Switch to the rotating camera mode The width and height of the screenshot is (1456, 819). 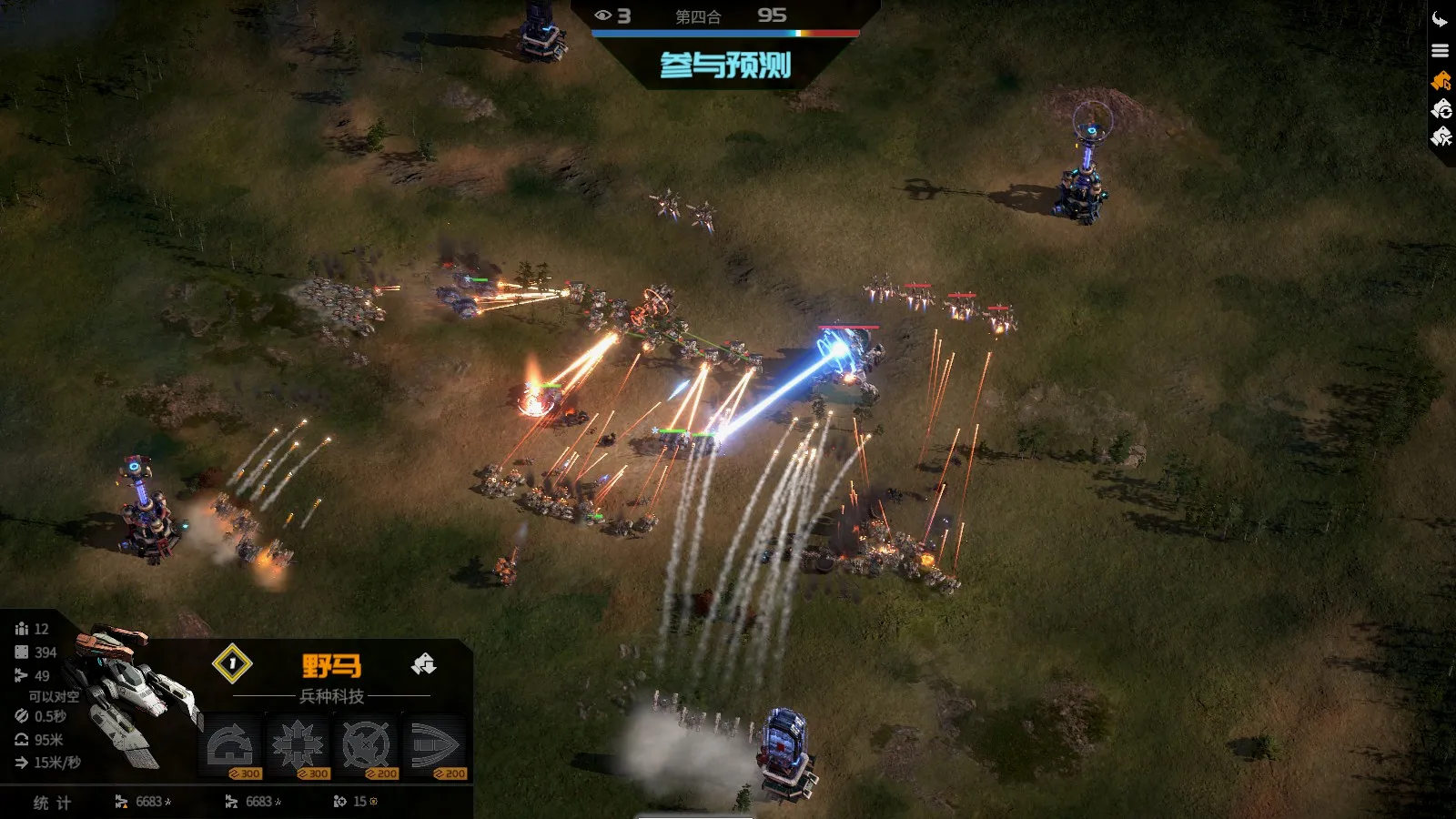pos(1441,109)
